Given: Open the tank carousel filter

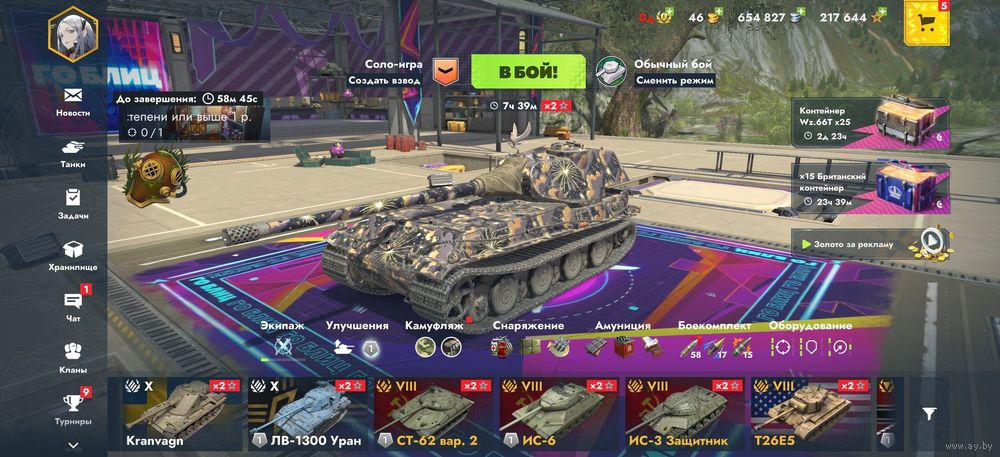Looking at the screenshot, I should coord(929,413).
